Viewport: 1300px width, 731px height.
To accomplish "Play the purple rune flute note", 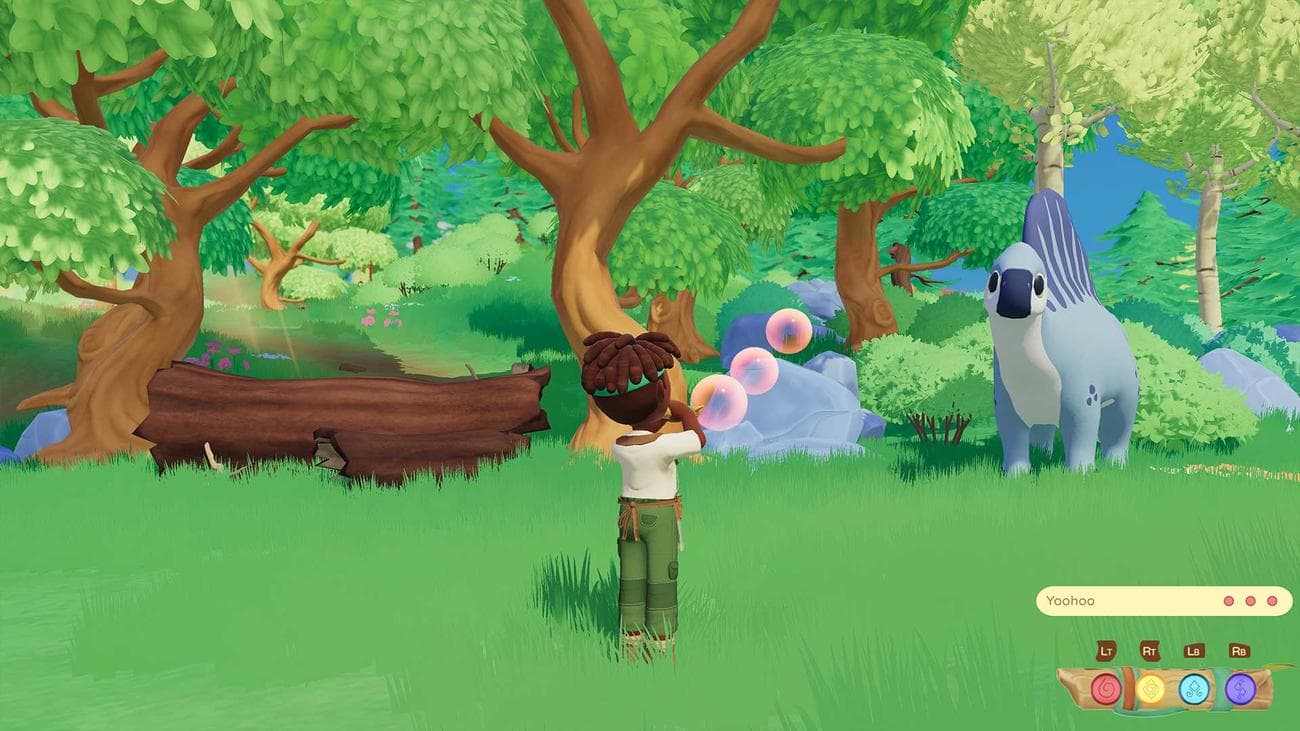I will (x=1240, y=689).
